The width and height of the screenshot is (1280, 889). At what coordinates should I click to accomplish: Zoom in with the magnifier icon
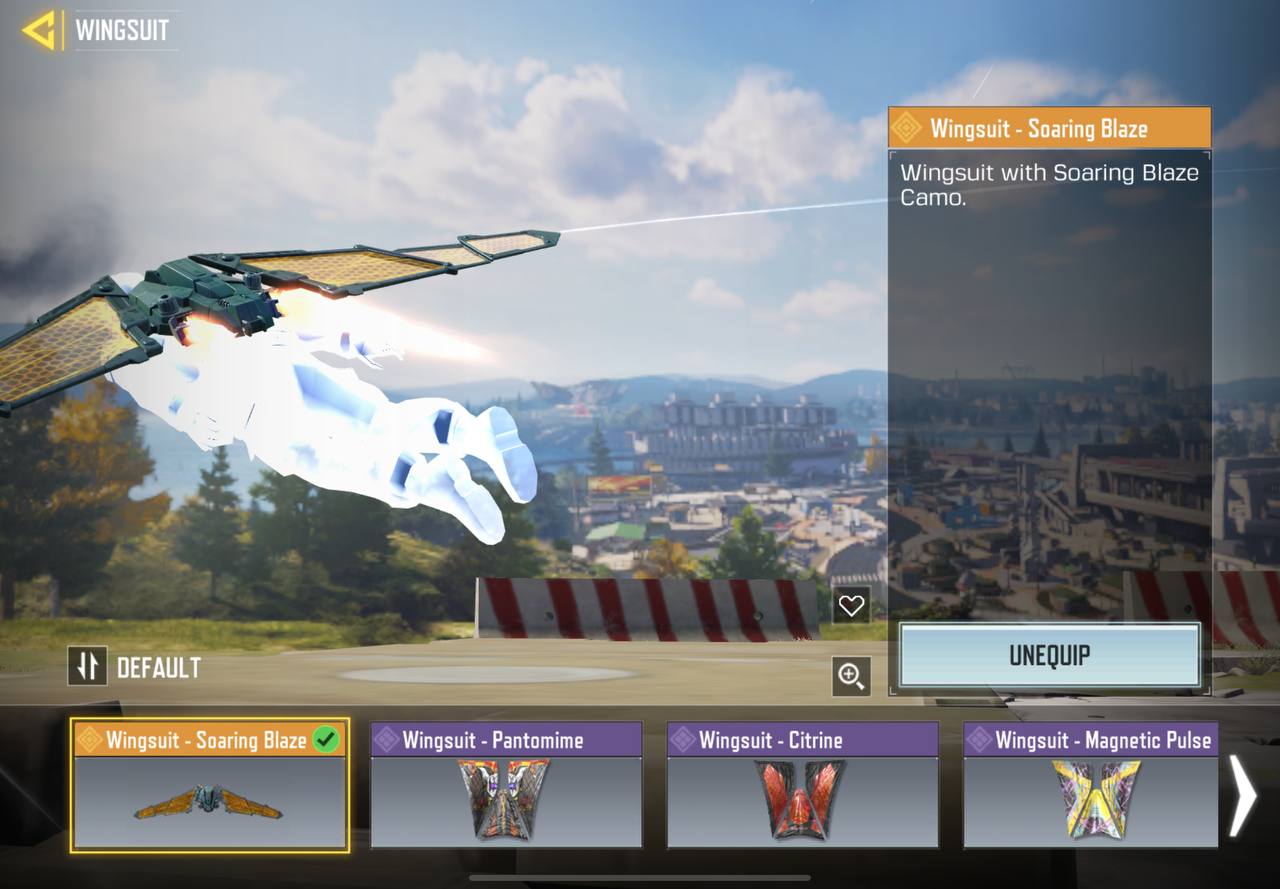[x=851, y=677]
